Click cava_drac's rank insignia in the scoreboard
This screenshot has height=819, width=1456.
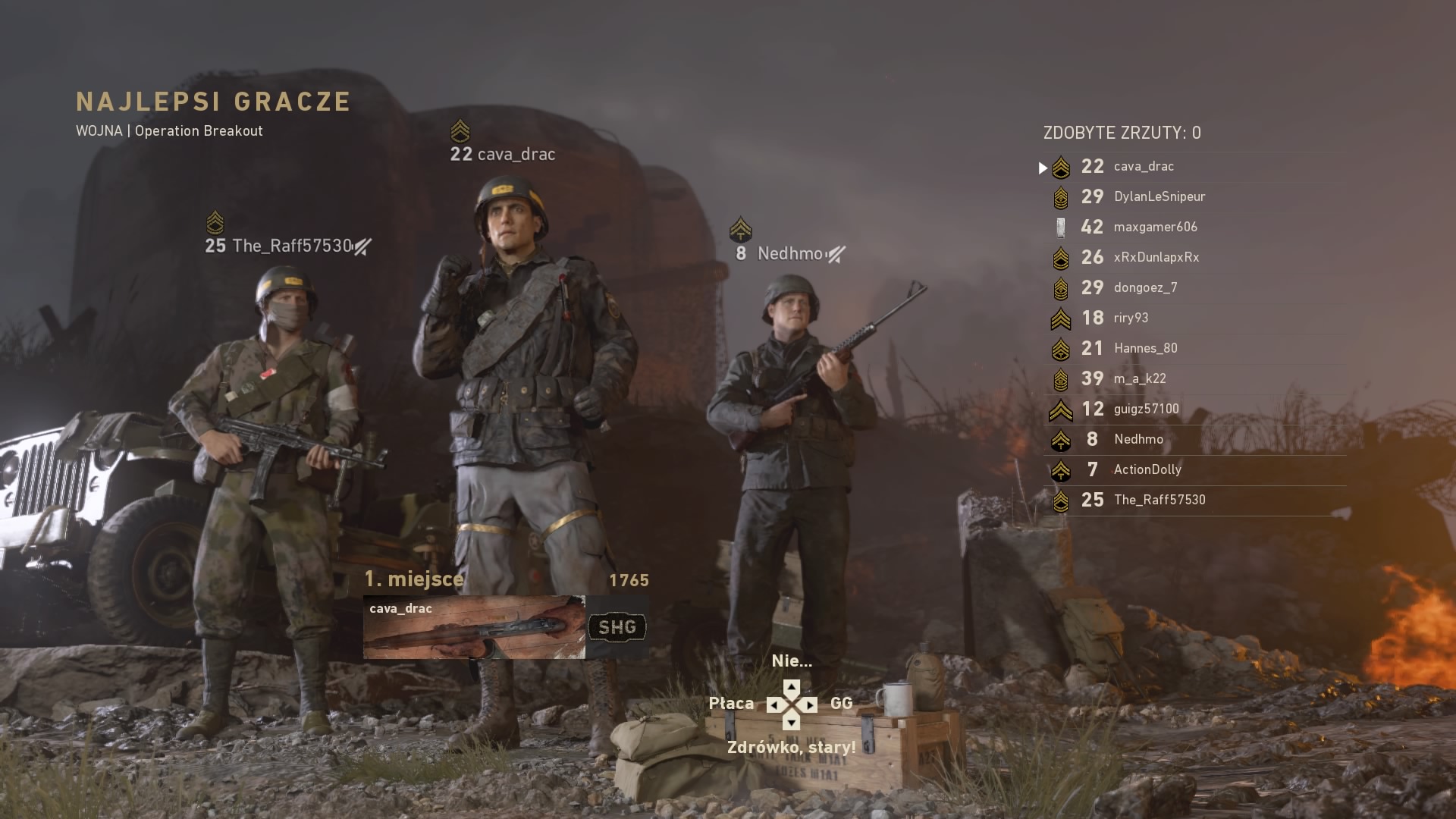[x=1061, y=167]
